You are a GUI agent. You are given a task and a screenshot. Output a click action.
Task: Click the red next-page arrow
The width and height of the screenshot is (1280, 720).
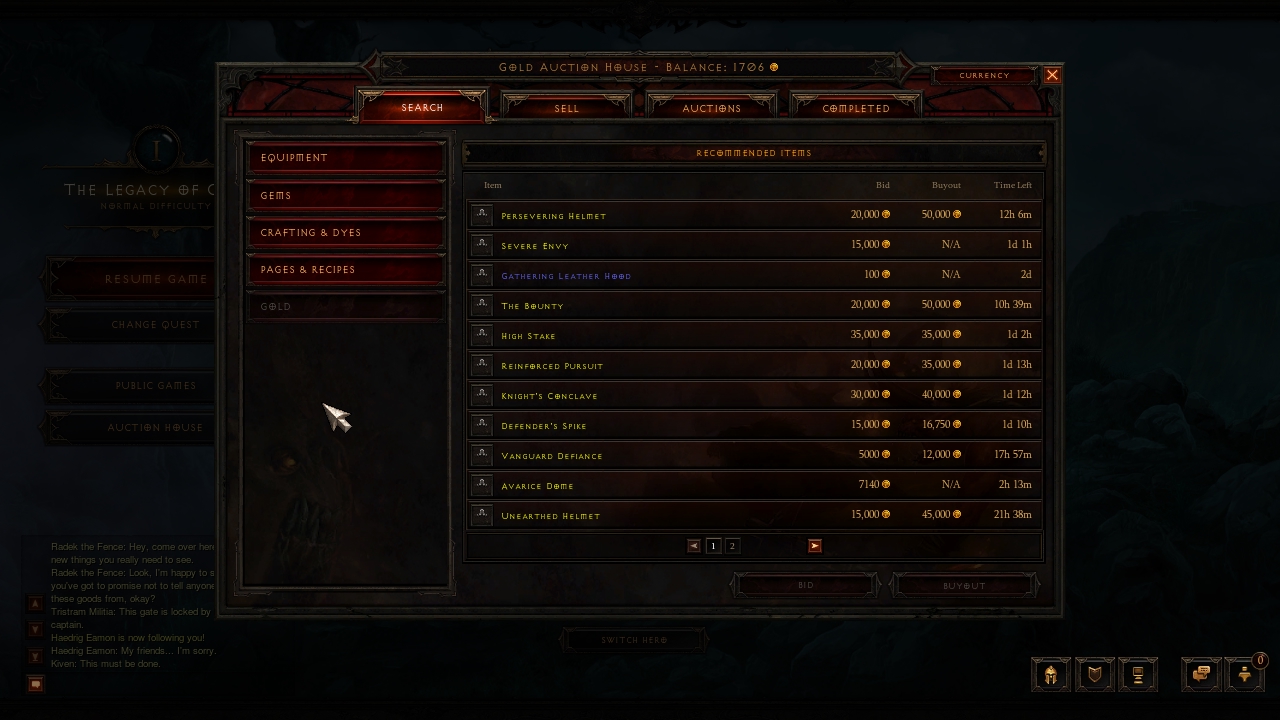[815, 546]
